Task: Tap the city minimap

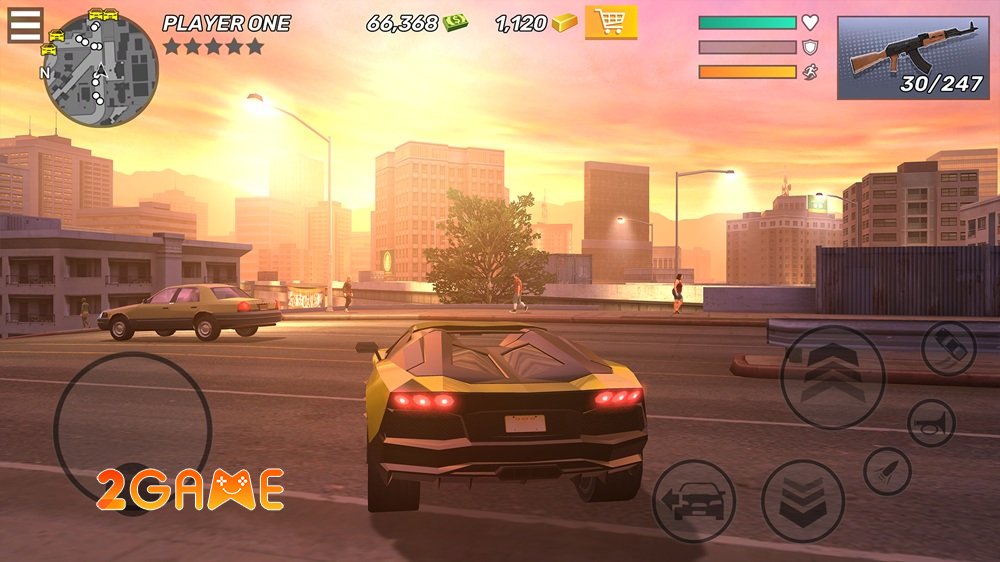Action: tap(100, 70)
